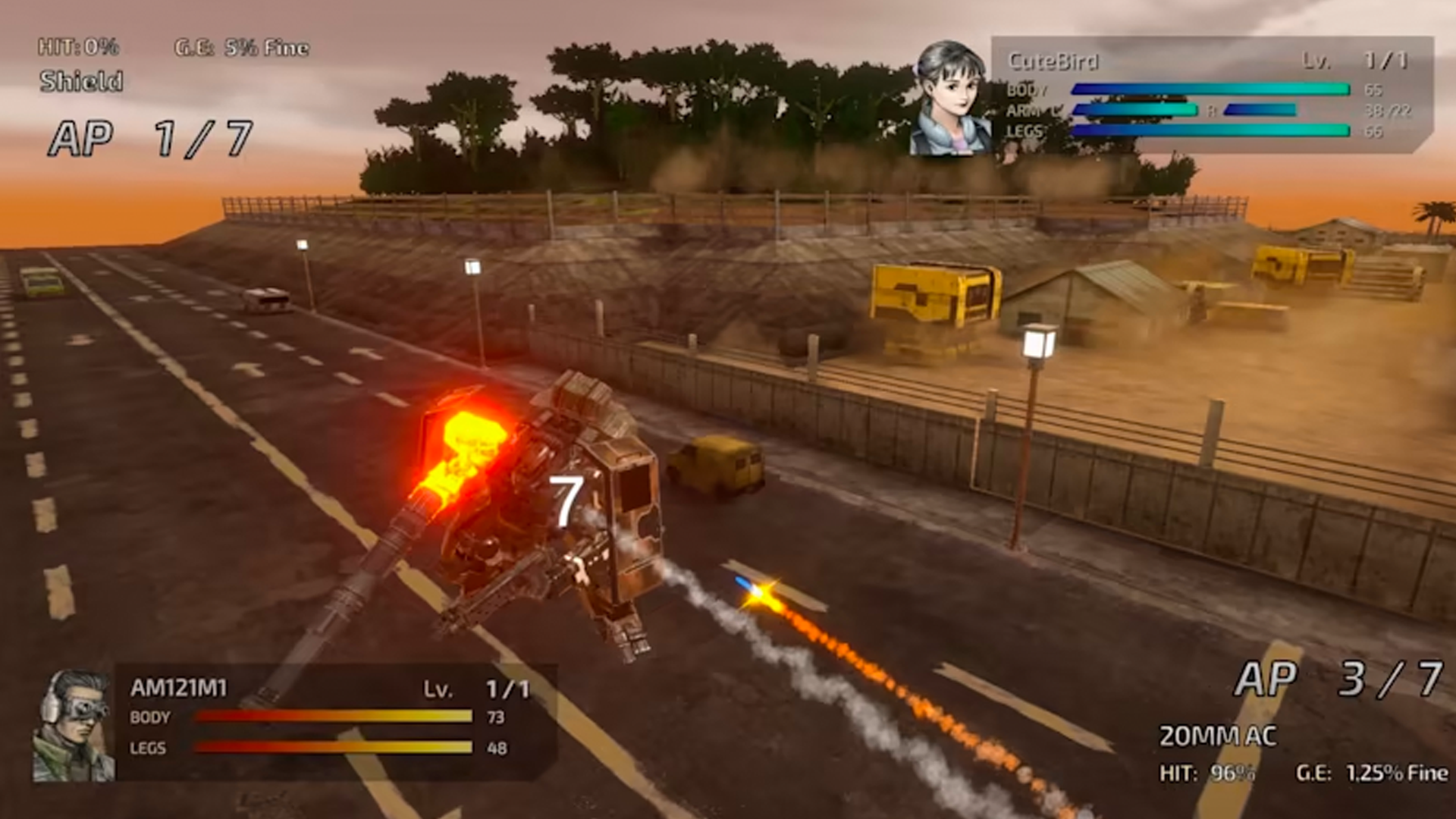Viewport: 1456px width, 819px height.
Task: Select the bus parked on the runway
Action: pos(267,298)
